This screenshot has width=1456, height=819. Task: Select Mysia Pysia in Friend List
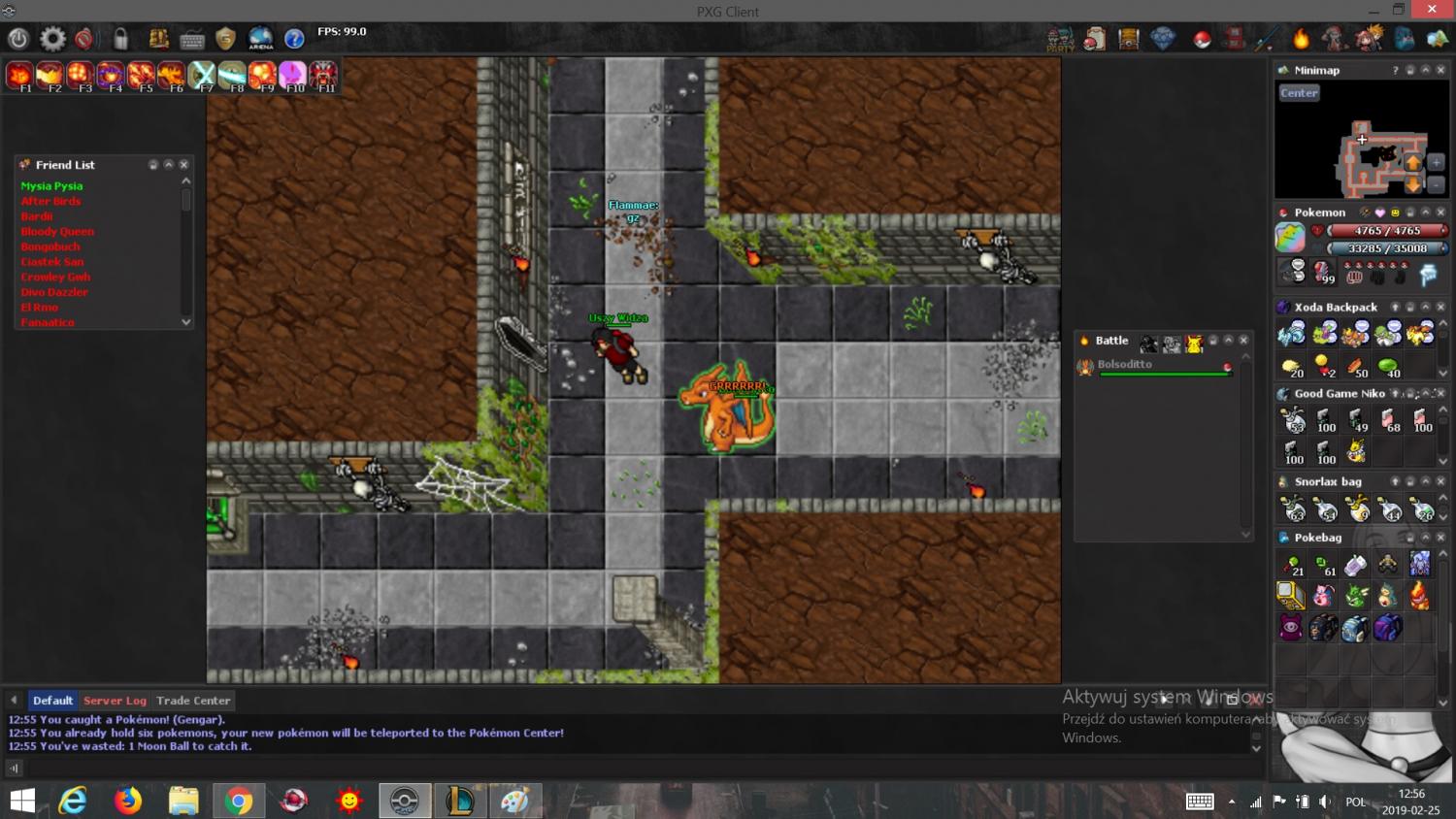click(x=51, y=186)
